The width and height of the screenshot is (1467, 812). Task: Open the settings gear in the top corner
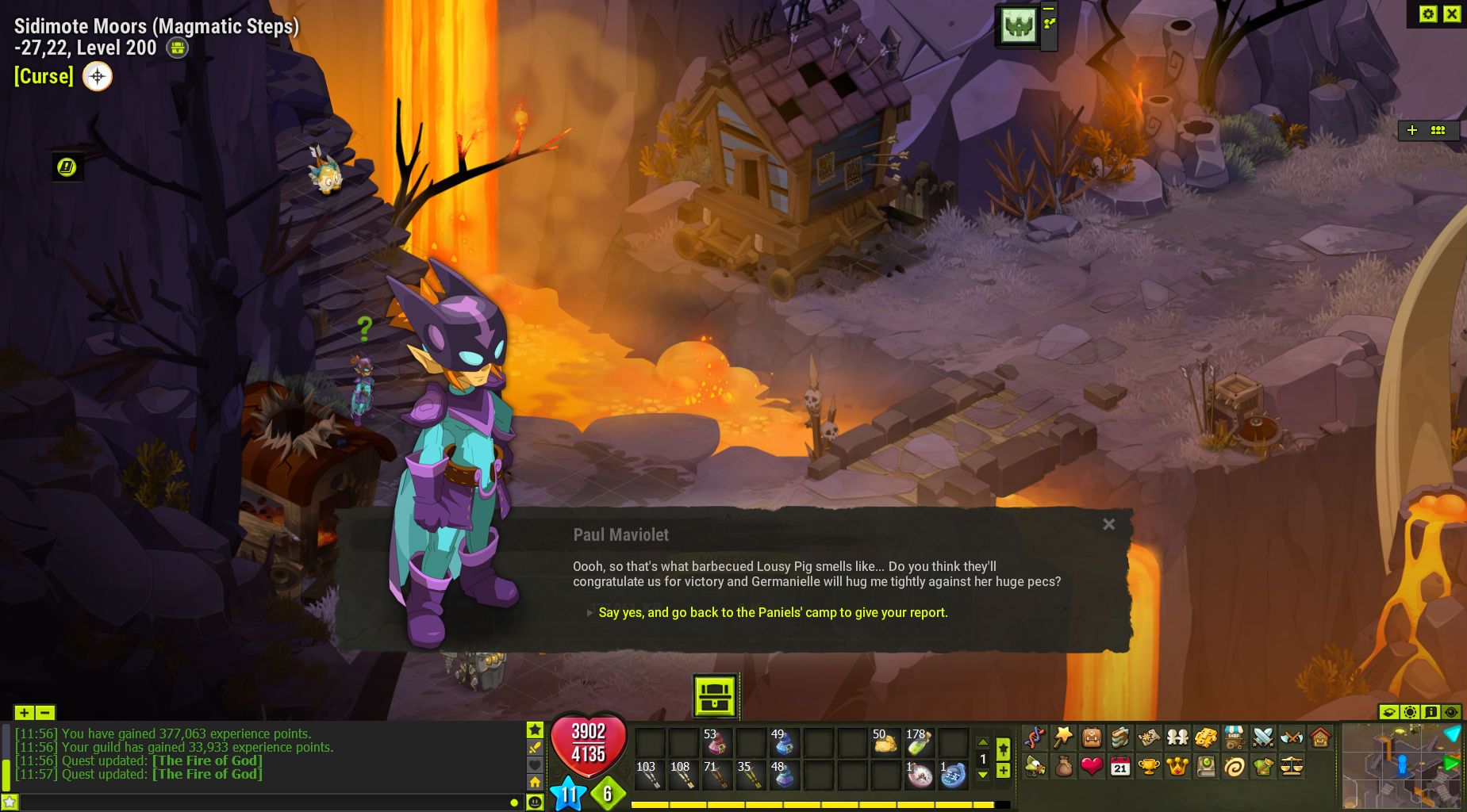click(1428, 13)
